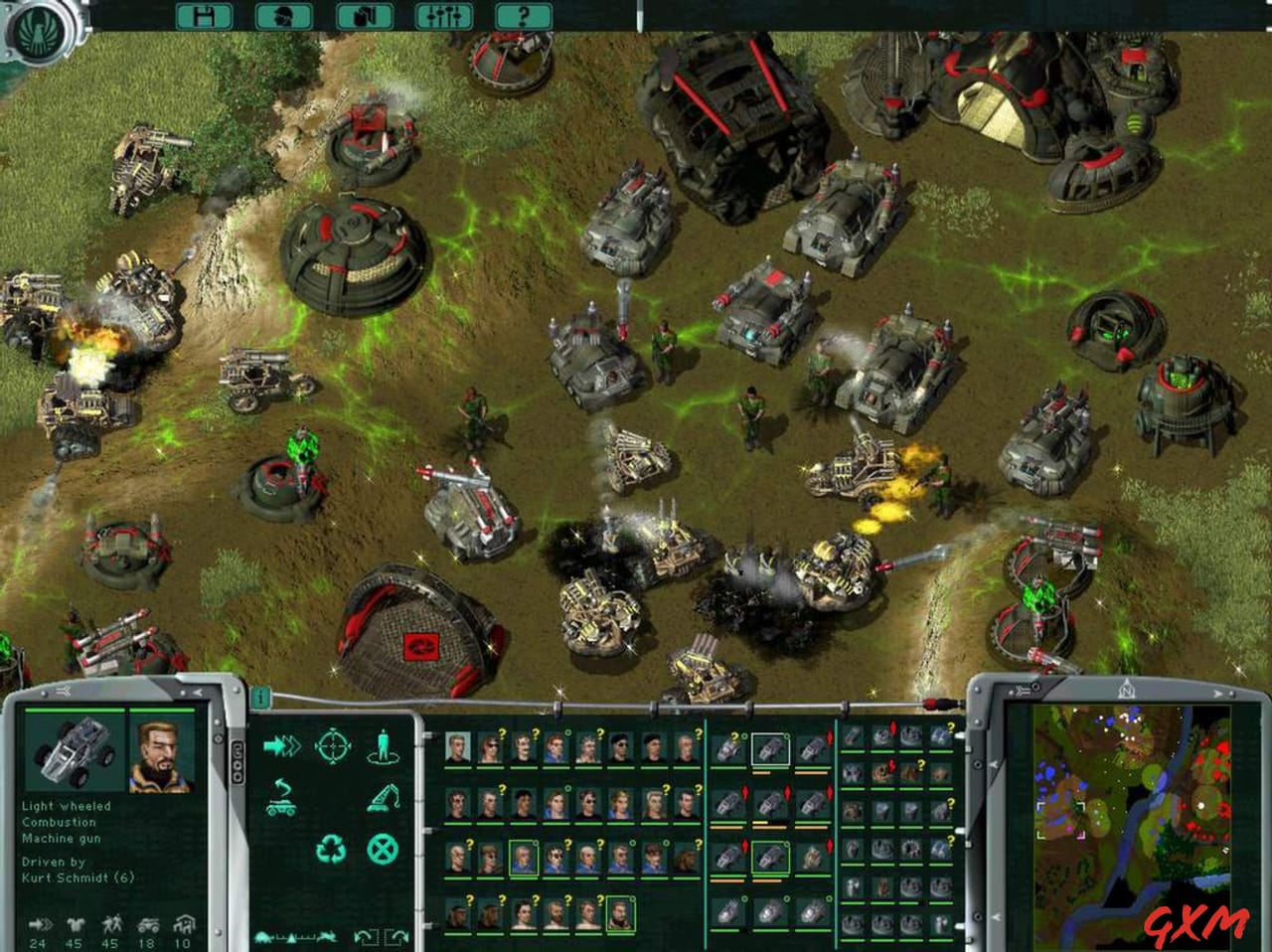Image resolution: width=1272 pixels, height=952 pixels.
Task: Toggle the info 'i' indicator above the panel
Action: [x=259, y=698]
